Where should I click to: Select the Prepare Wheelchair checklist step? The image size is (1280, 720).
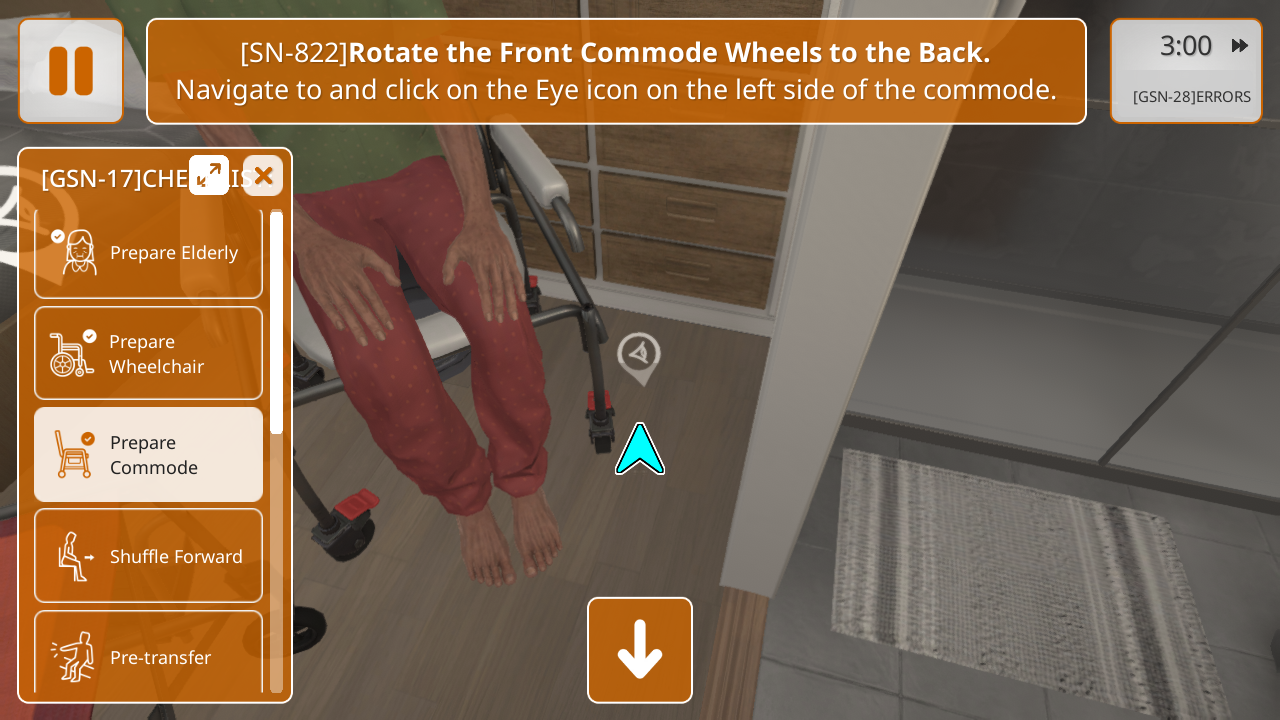pyautogui.click(x=148, y=353)
